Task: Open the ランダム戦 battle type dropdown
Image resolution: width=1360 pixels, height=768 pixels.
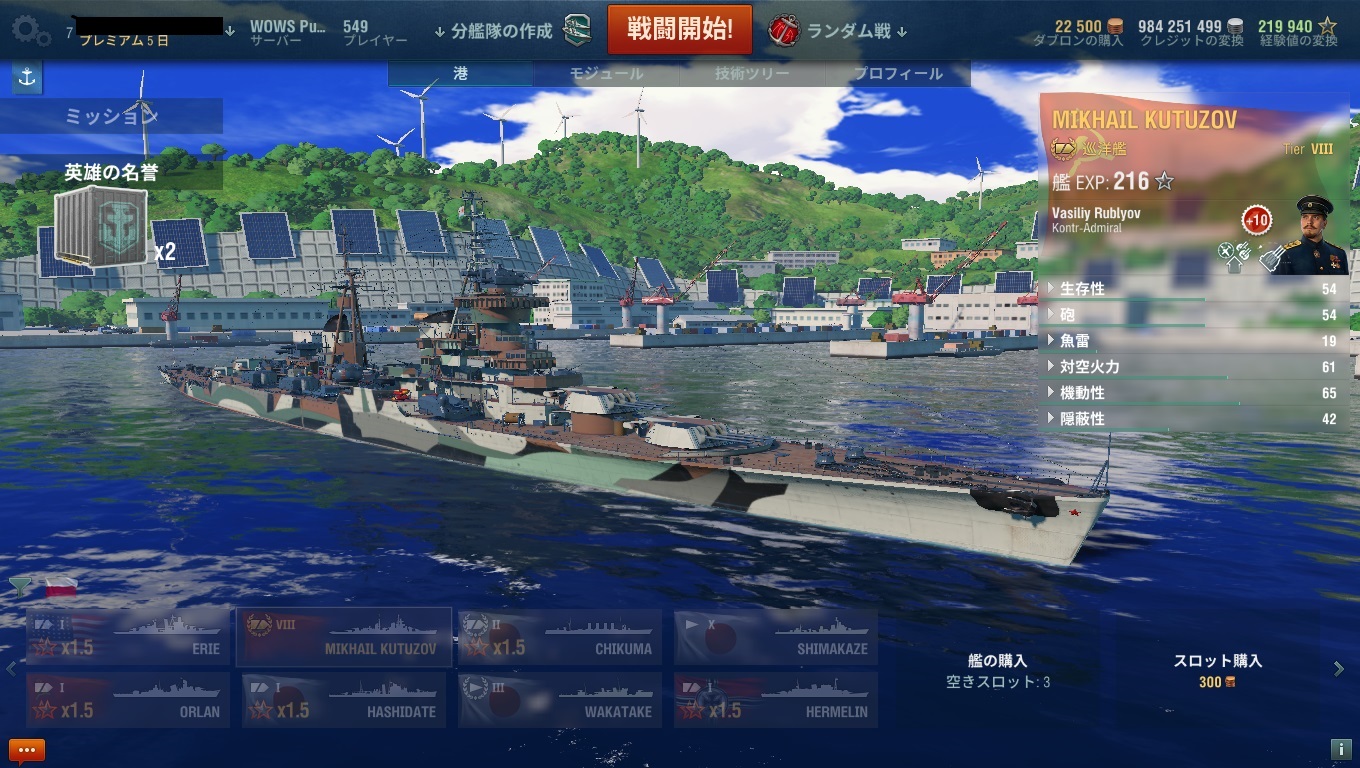Action: [838, 31]
